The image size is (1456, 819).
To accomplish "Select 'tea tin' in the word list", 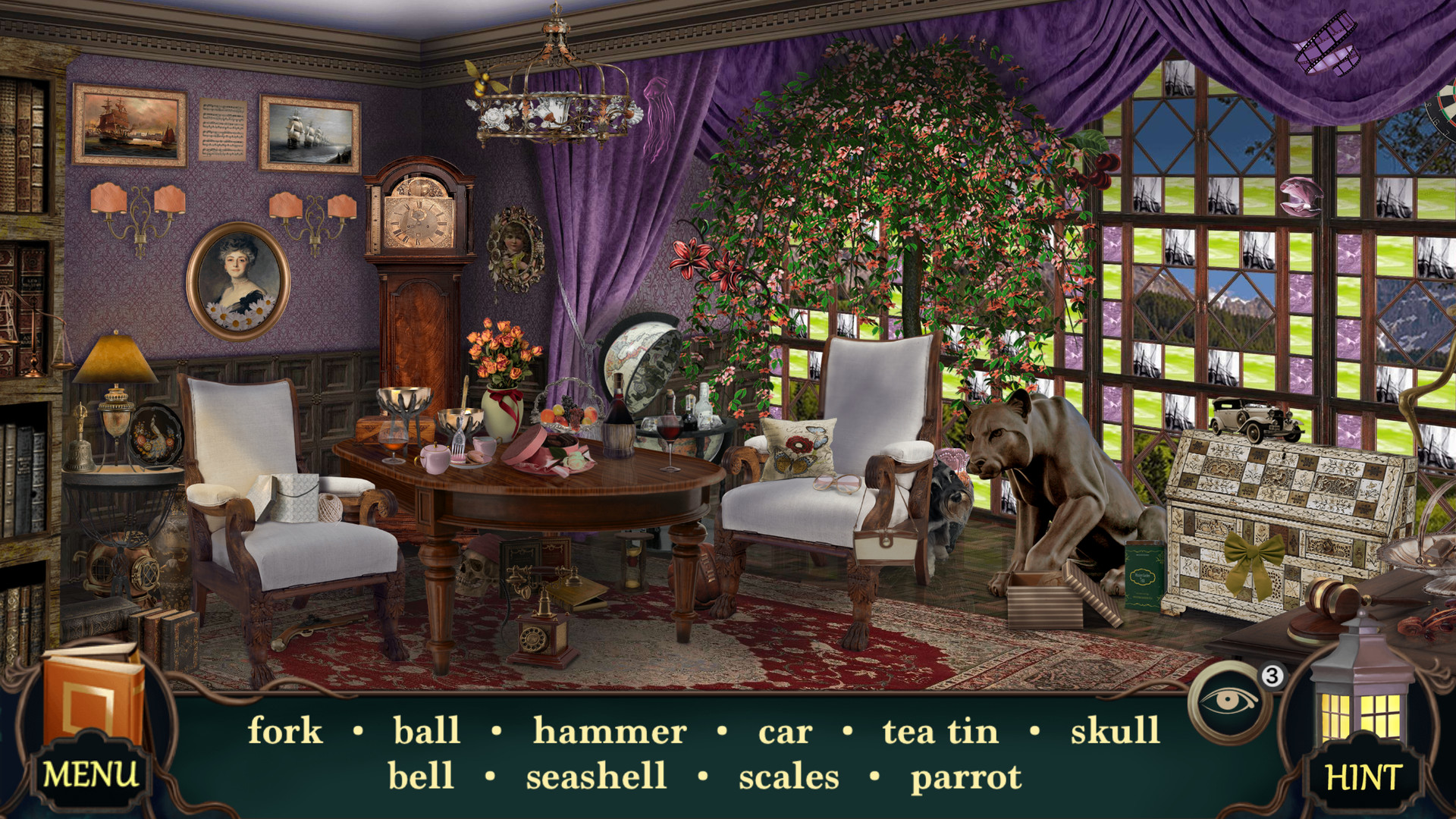I will pyautogui.click(x=940, y=730).
